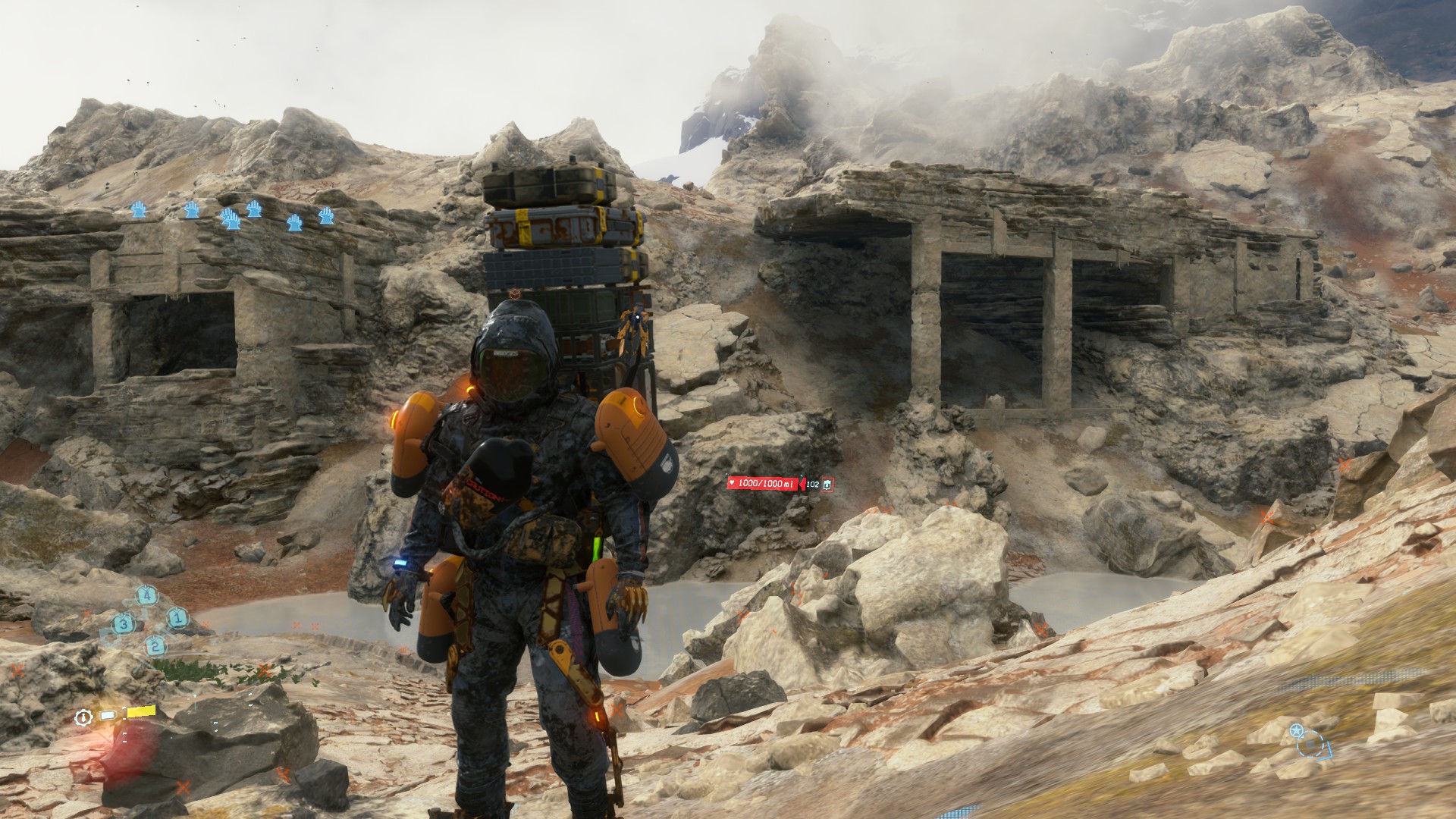Select the numbered marker 2
Viewport: 1456px width, 819px height.
[x=155, y=646]
